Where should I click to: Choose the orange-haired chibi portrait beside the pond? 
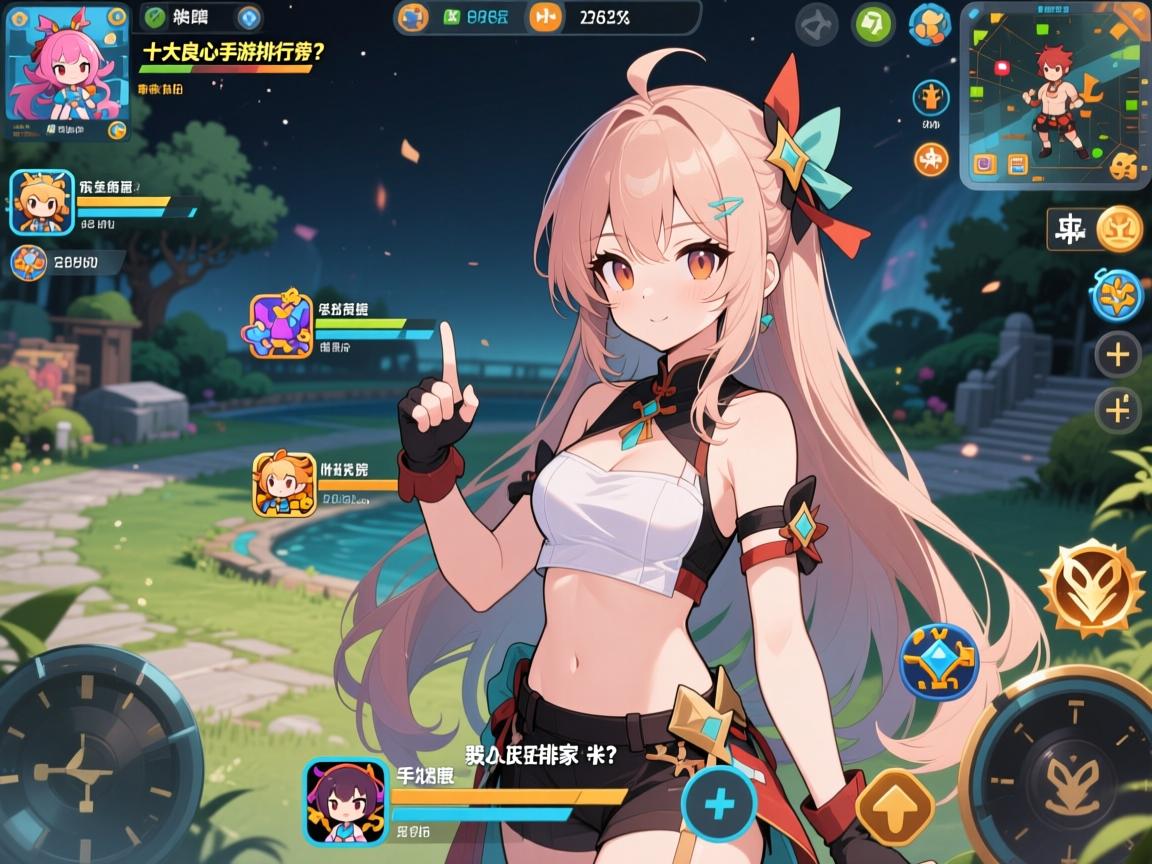pos(284,484)
